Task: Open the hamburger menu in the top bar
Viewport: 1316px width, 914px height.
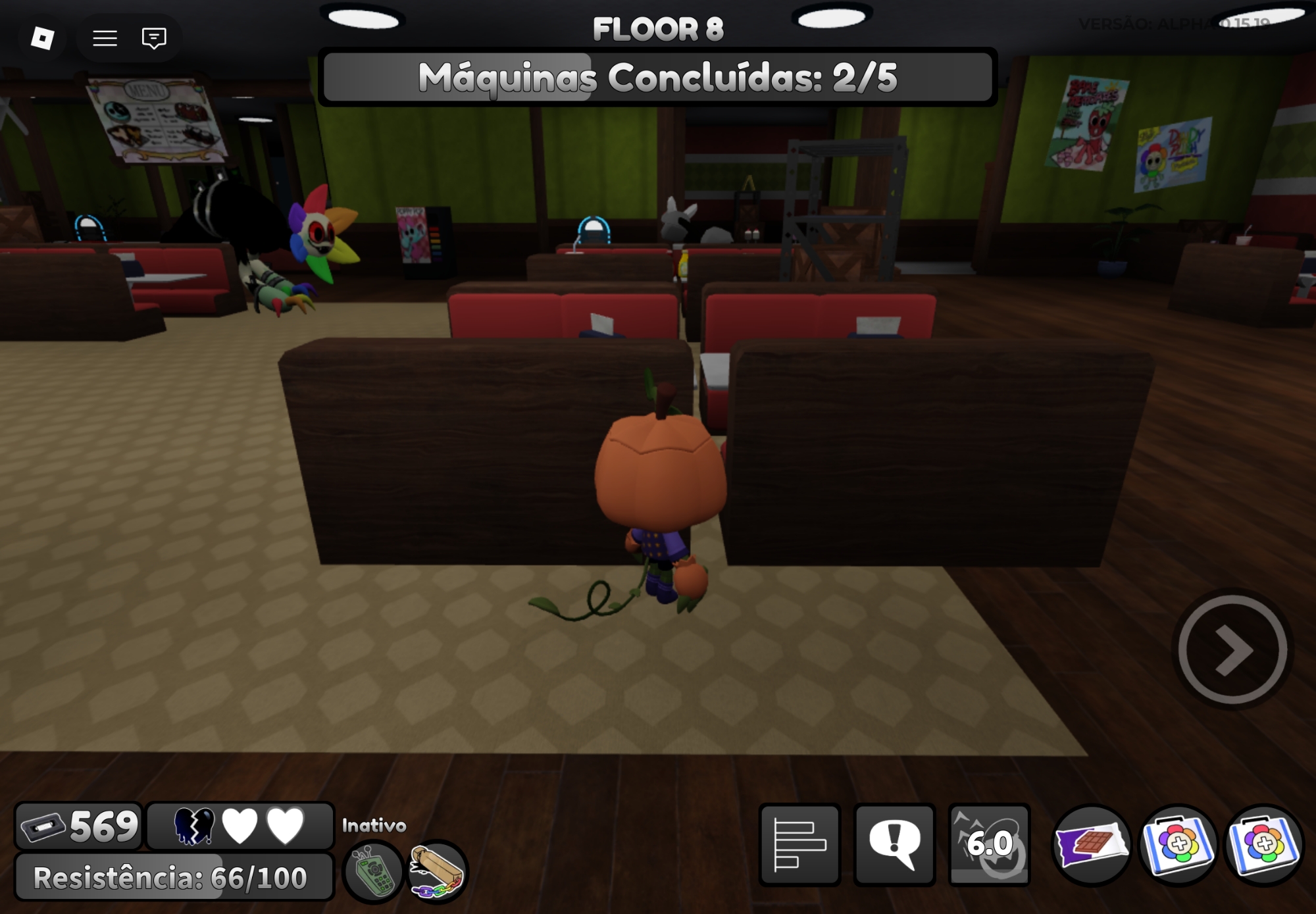Action: pos(105,38)
